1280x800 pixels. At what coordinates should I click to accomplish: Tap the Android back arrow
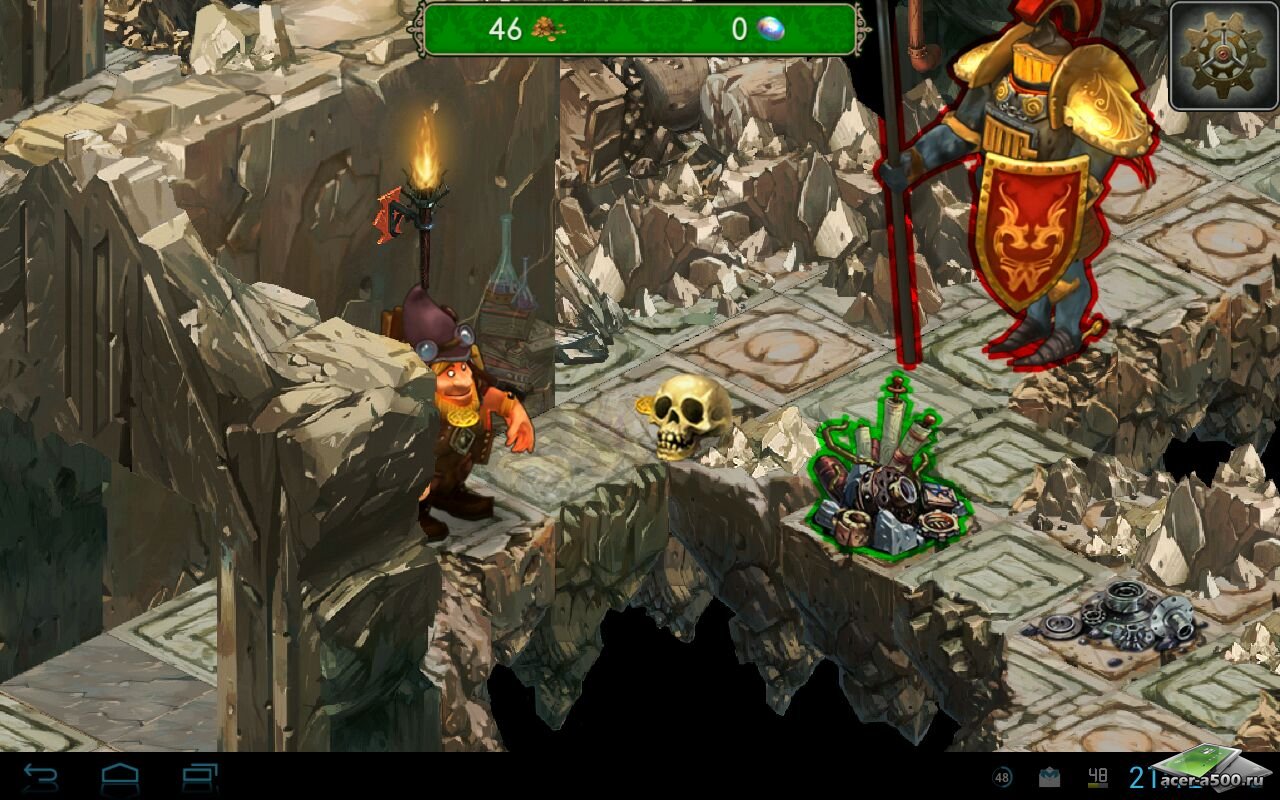(40, 777)
